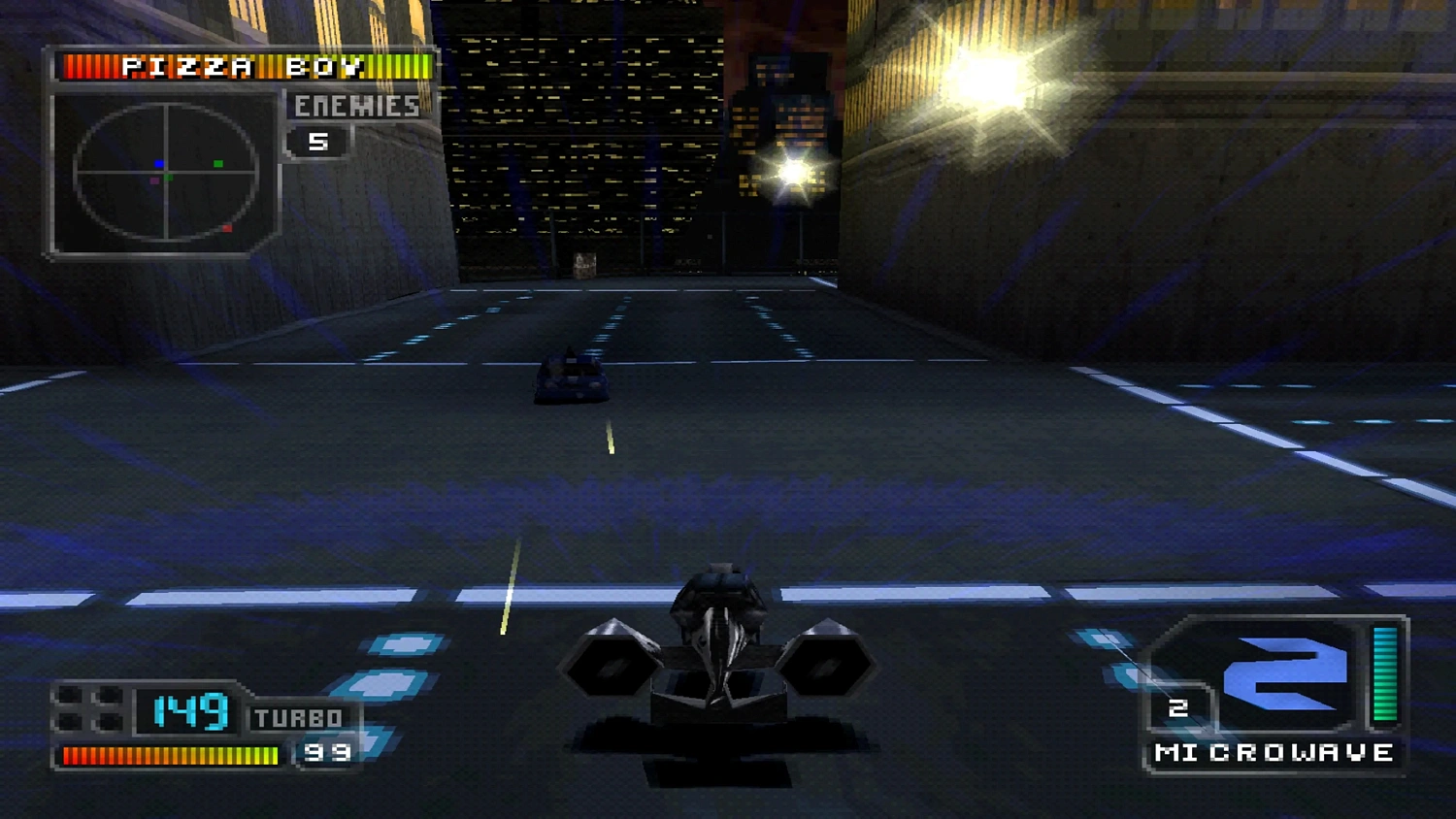Select the red blip on the radar
1456x819 pixels.
click(x=228, y=227)
